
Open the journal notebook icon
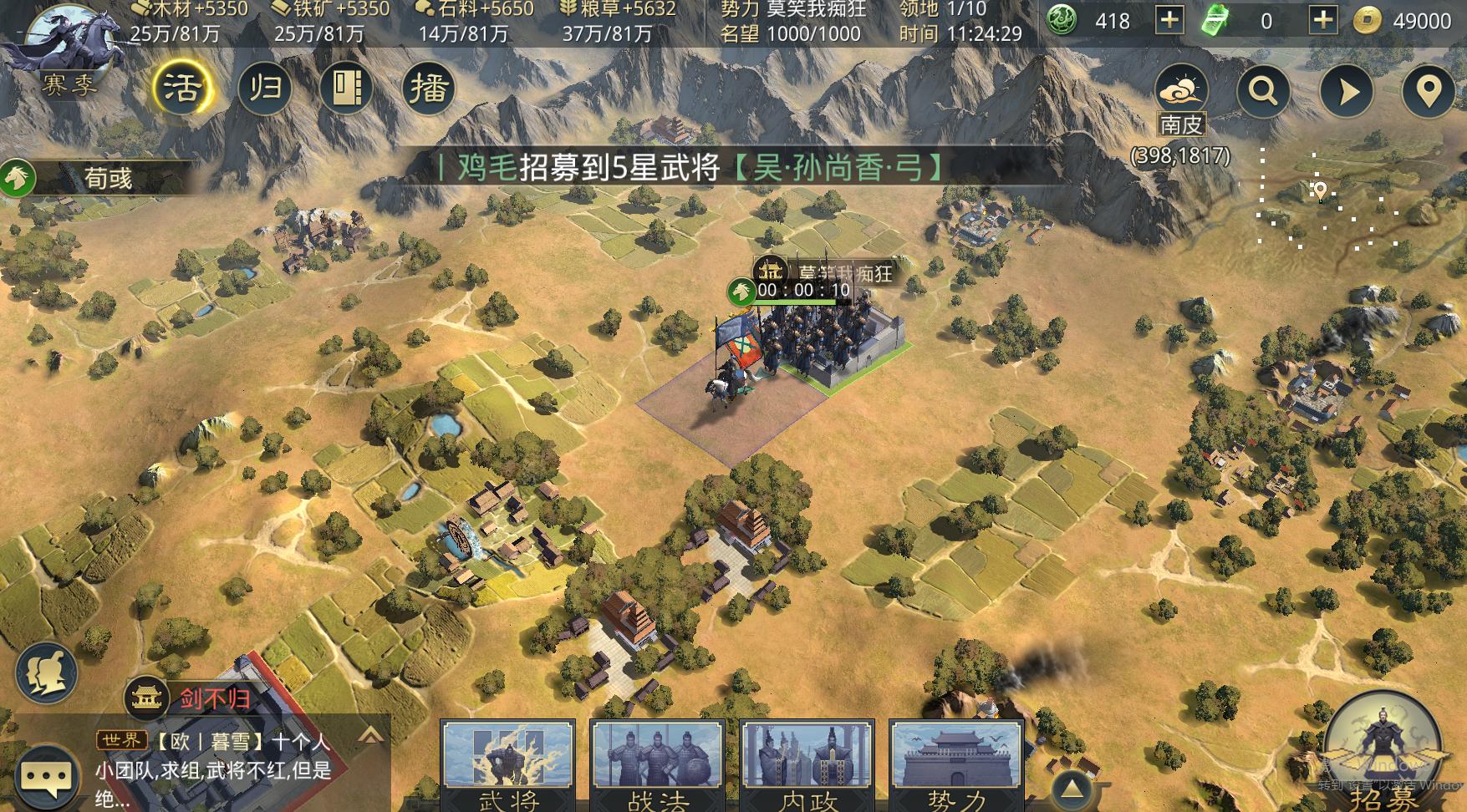click(x=348, y=87)
